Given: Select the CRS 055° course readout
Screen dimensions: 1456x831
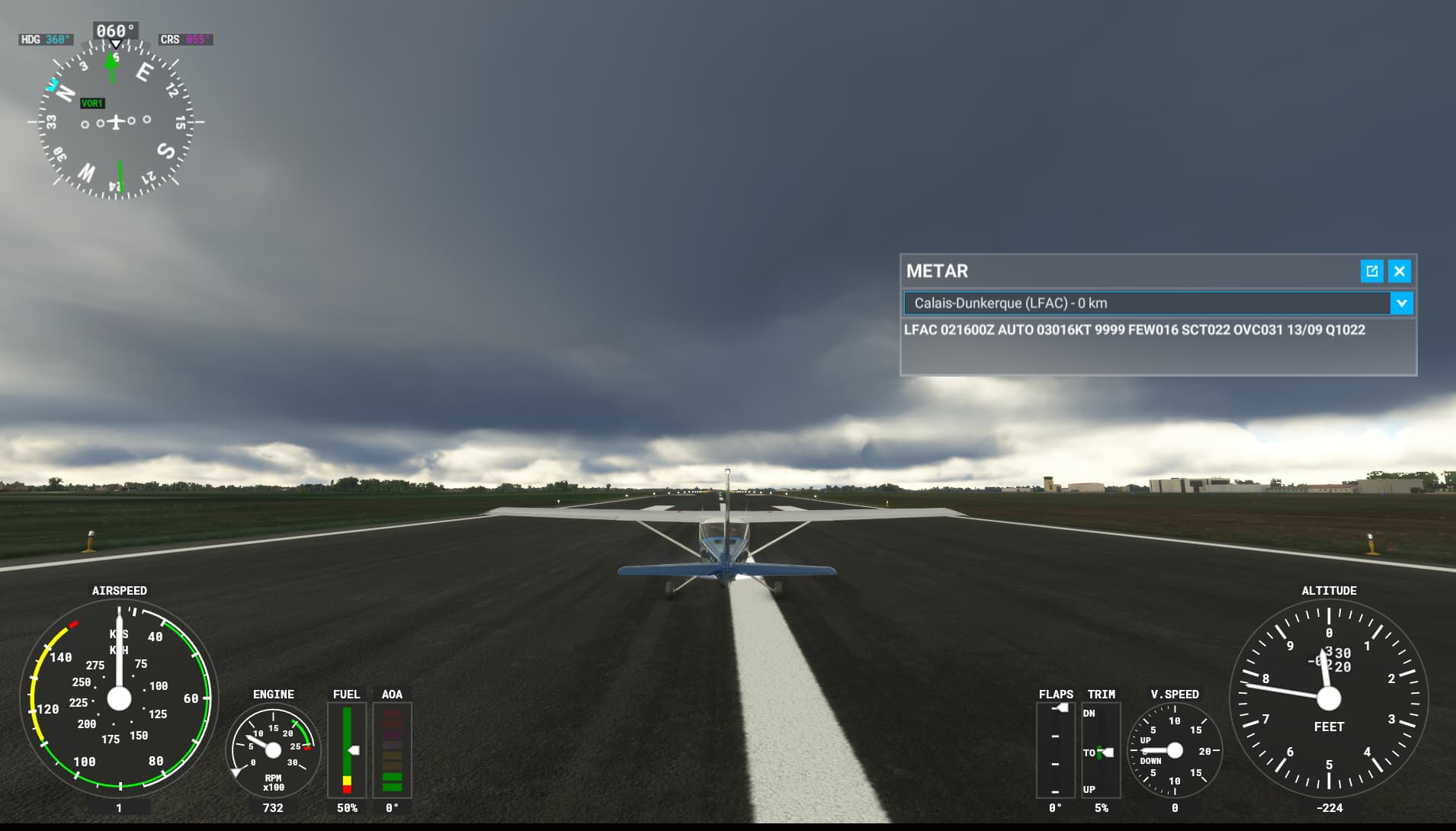Looking at the screenshot, I should tap(185, 38).
